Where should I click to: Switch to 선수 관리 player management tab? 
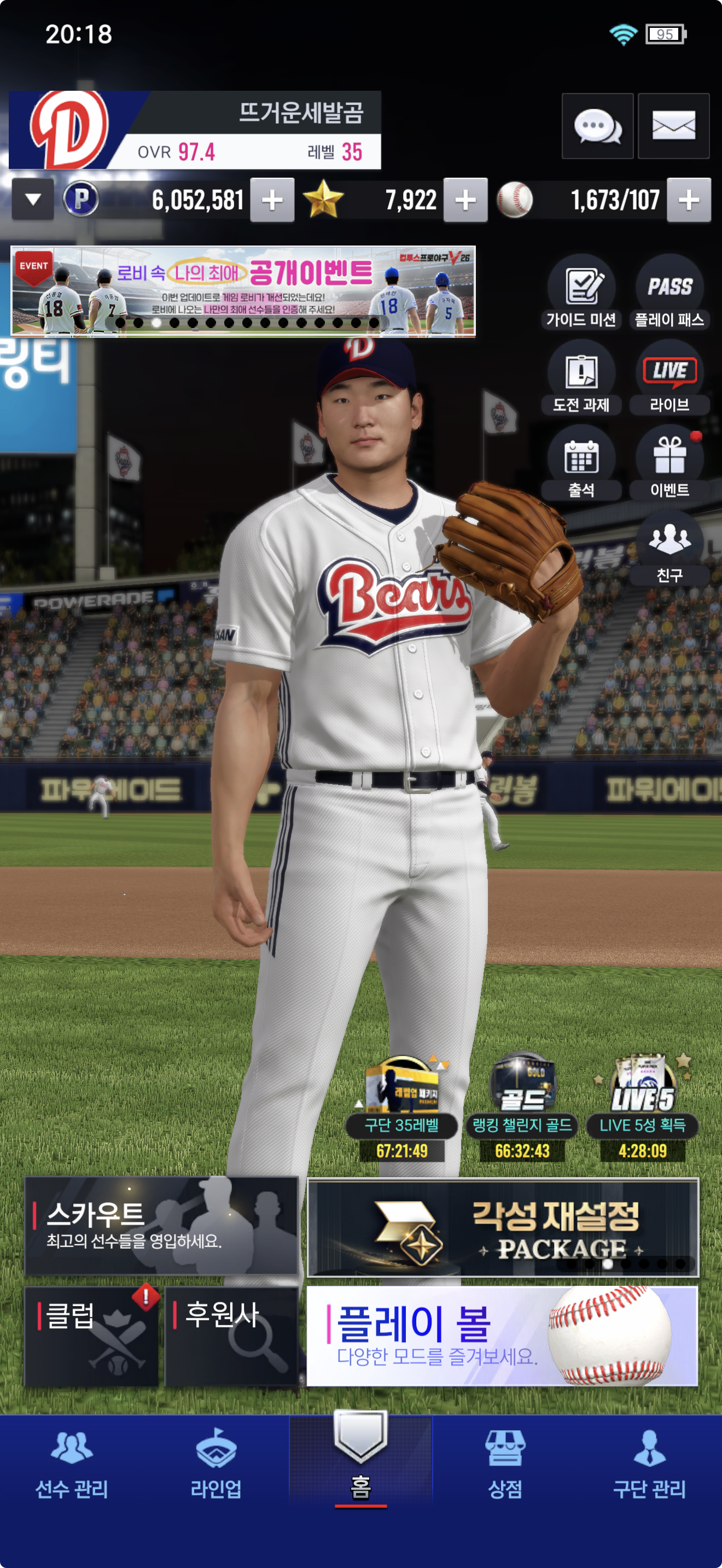point(72,1464)
